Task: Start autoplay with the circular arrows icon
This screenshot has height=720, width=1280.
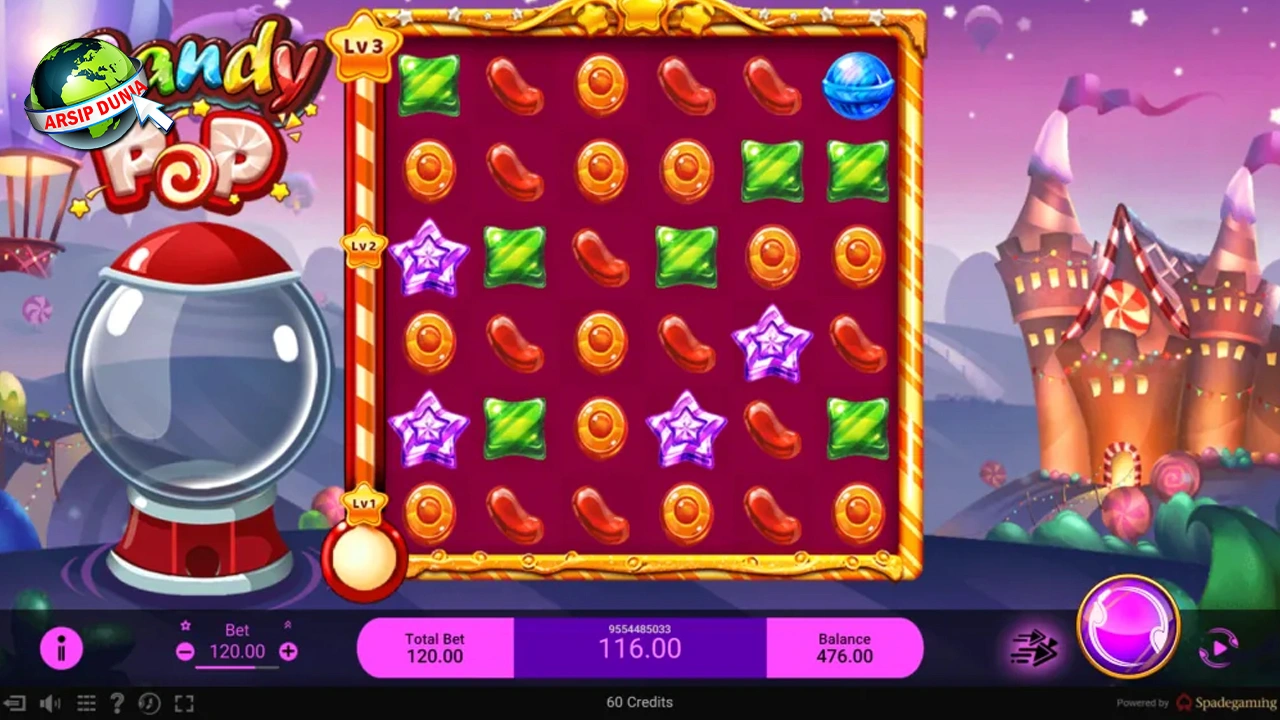Action: [x=1219, y=648]
